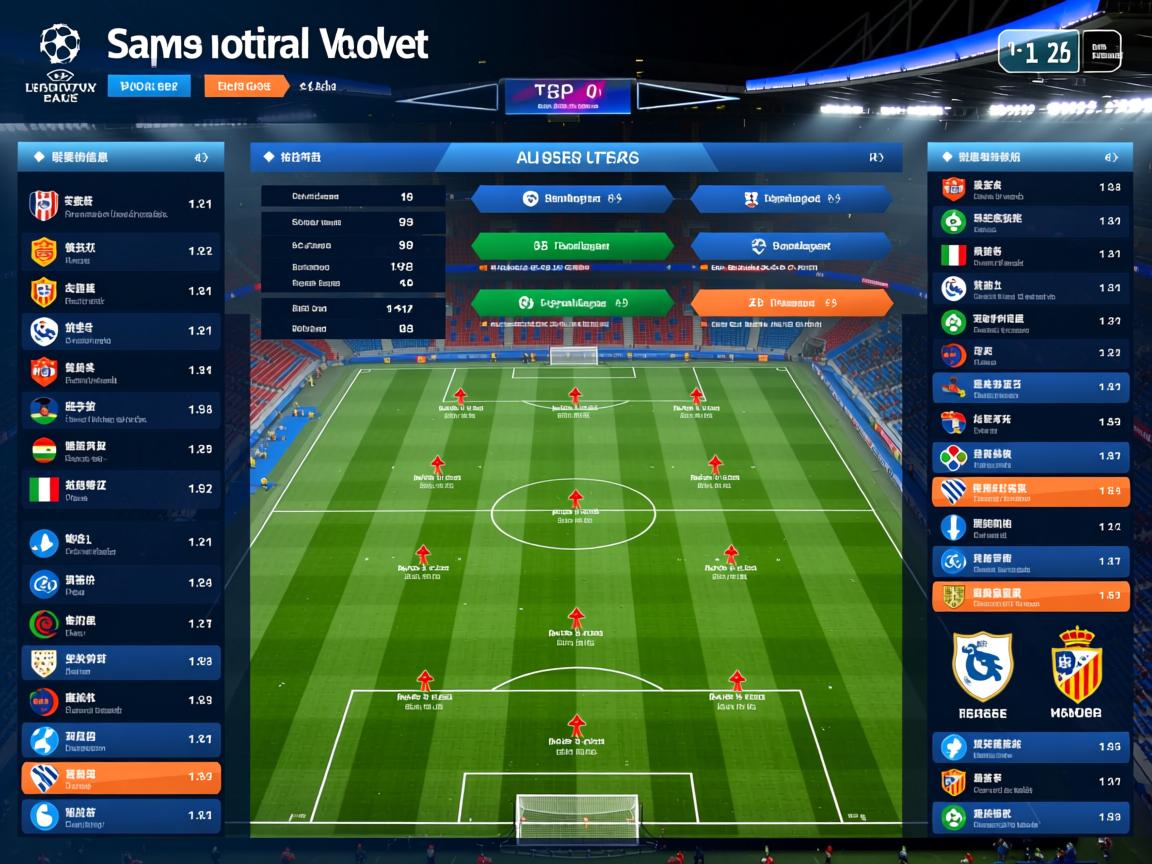The image size is (1152, 864).
Task: Open the 'AU OSES LTERS' header tab
Action: point(577,157)
